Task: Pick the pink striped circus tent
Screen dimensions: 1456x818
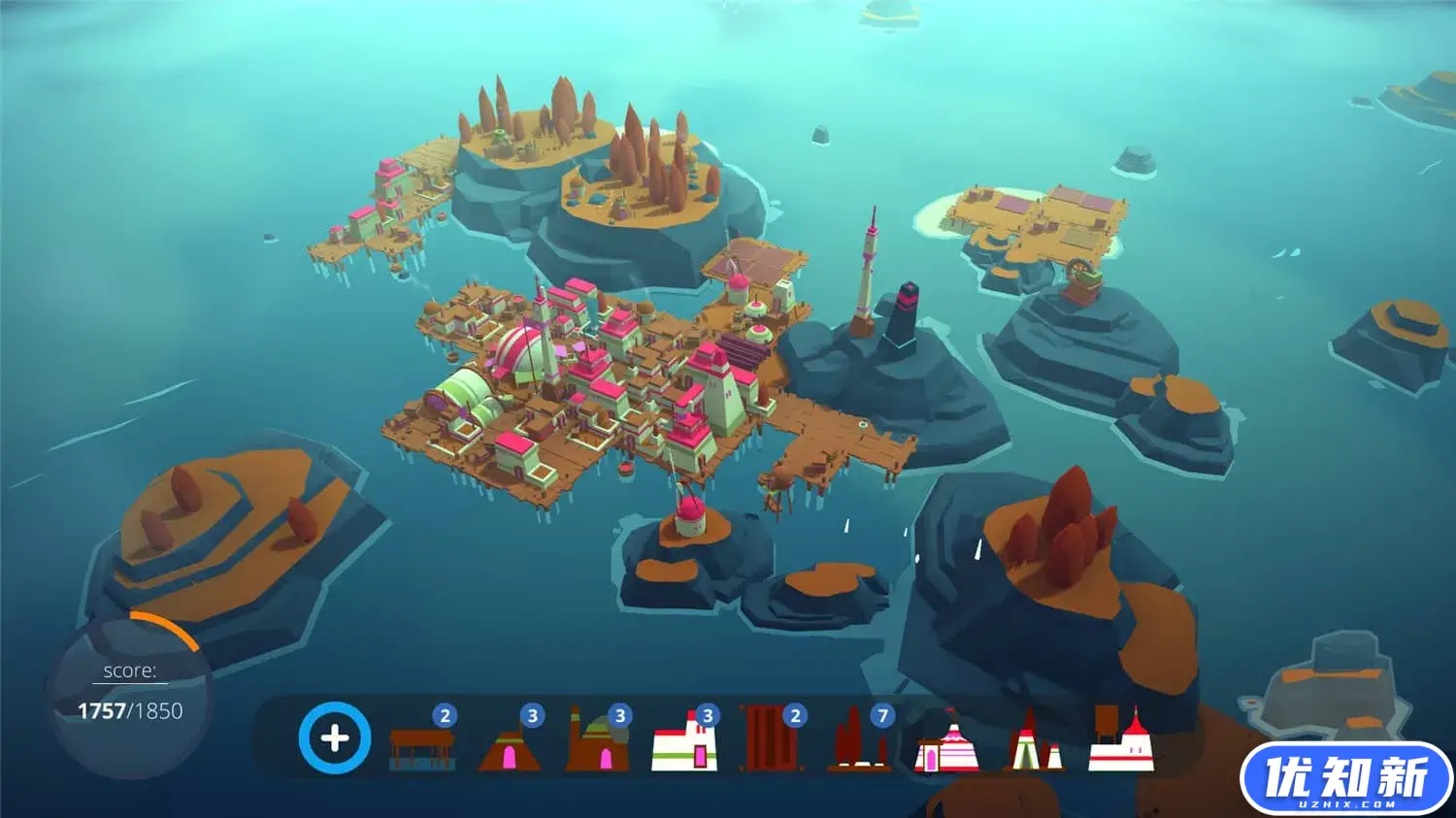Action: pyautogui.click(x=945, y=748)
